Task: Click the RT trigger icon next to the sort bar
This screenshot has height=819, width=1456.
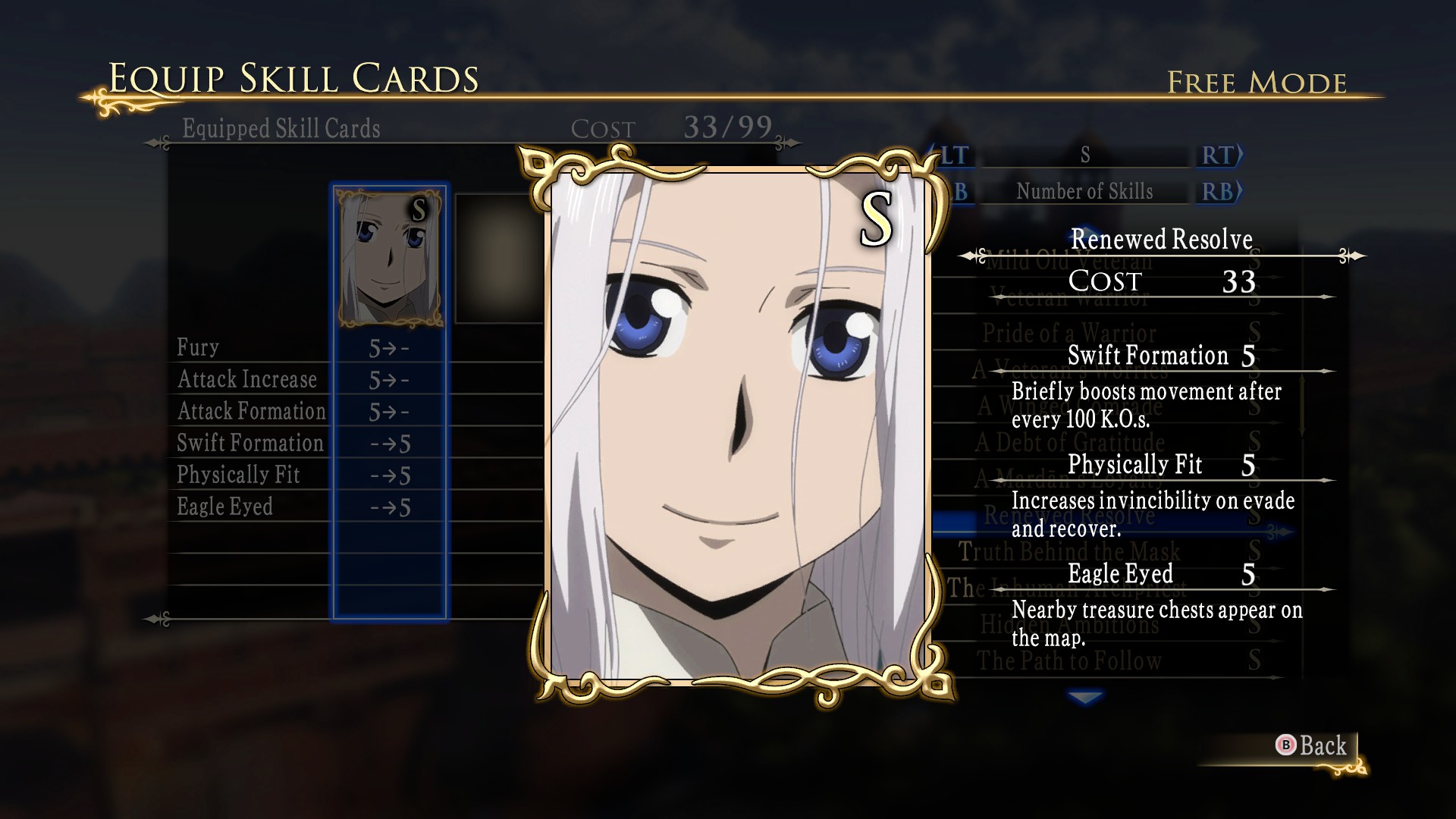Action: coord(1218,156)
